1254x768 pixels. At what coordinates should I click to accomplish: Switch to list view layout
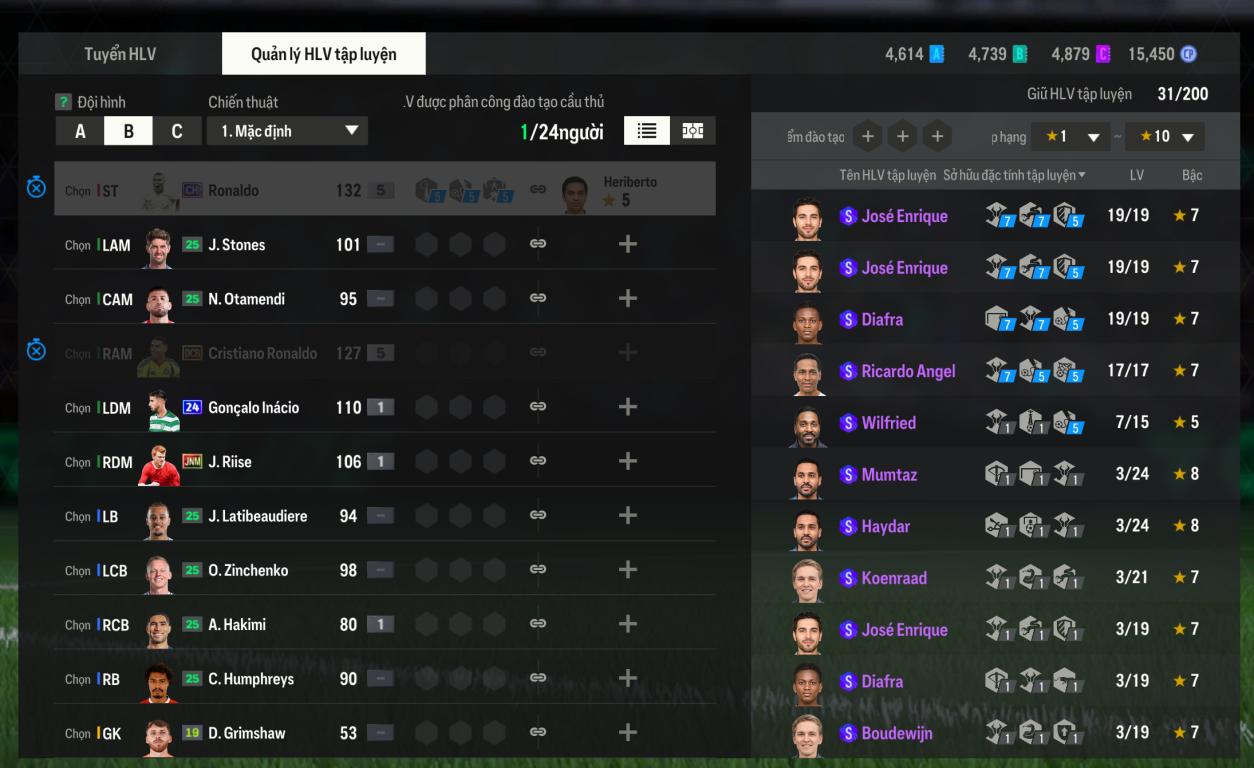pyautogui.click(x=647, y=131)
